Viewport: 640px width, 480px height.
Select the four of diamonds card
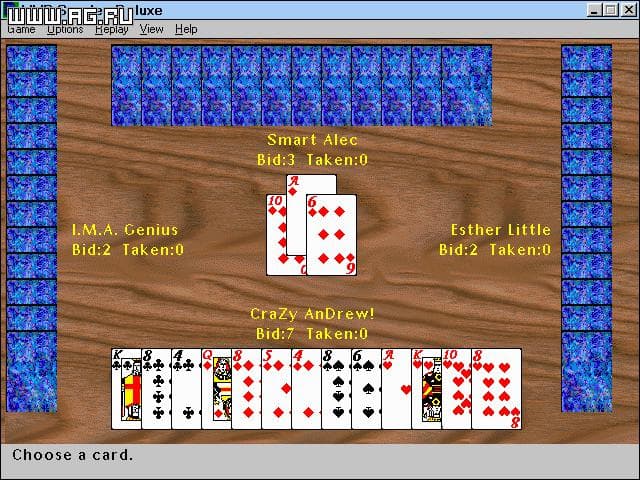pos(305,388)
